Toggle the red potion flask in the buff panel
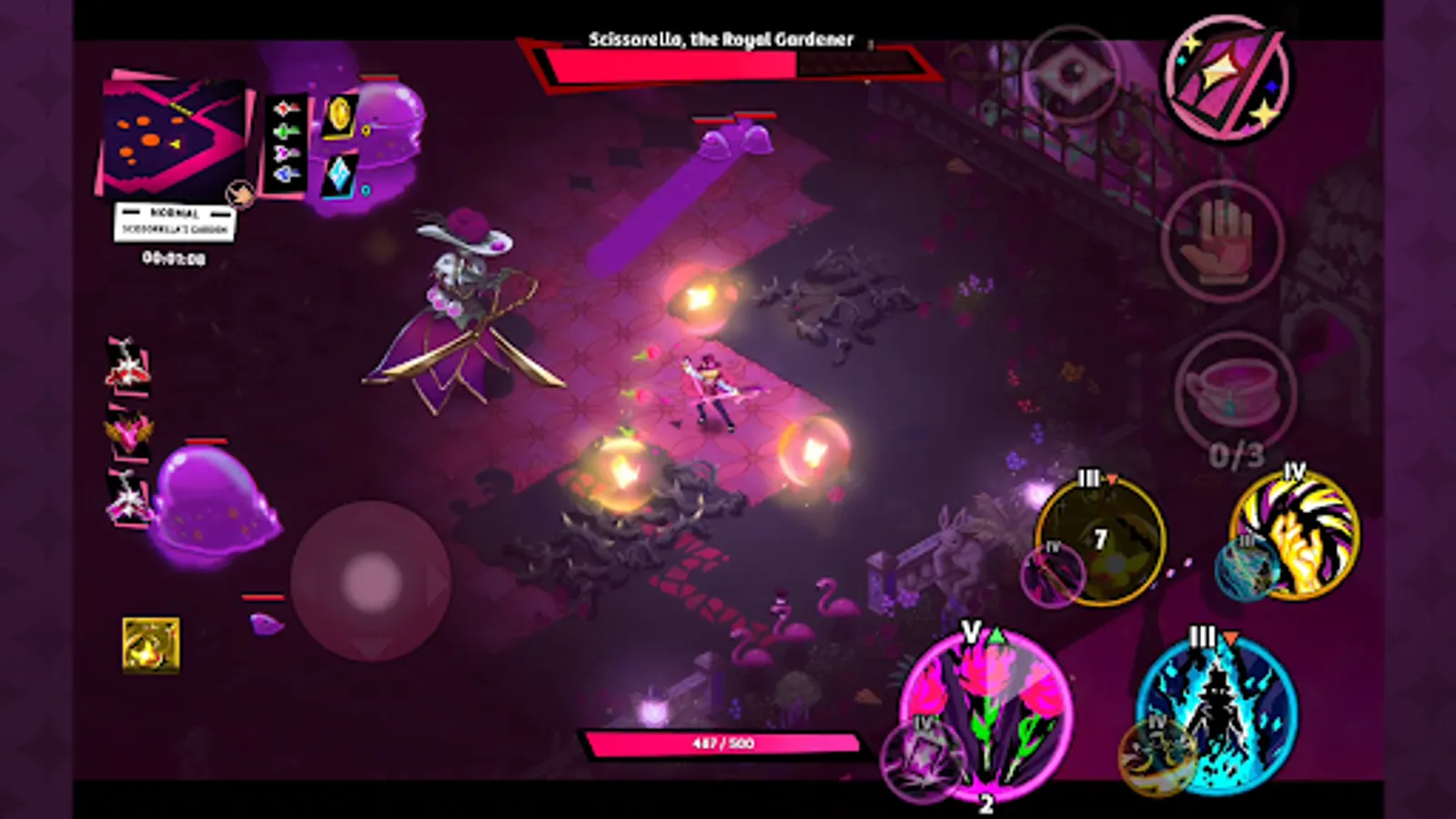 [x=282, y=107]
